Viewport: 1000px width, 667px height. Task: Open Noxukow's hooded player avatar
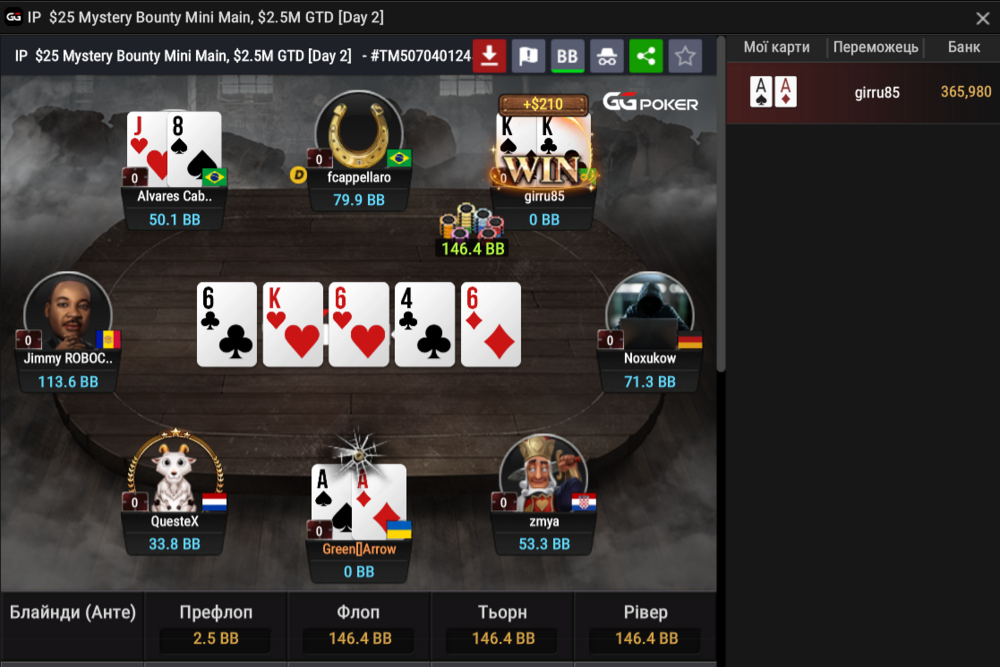point(648,313)
